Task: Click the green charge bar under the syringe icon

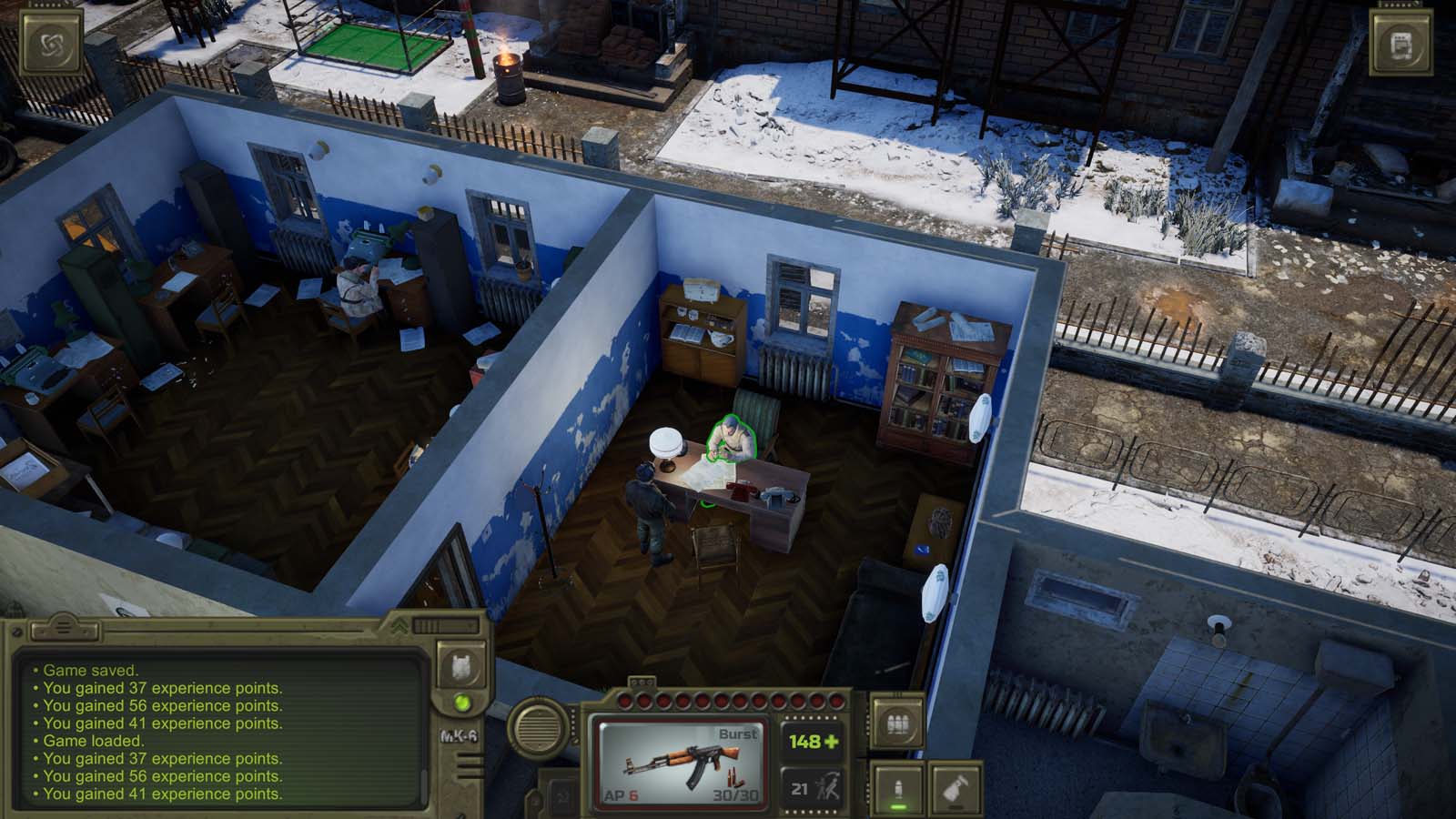Action: (x=899, y=806)
